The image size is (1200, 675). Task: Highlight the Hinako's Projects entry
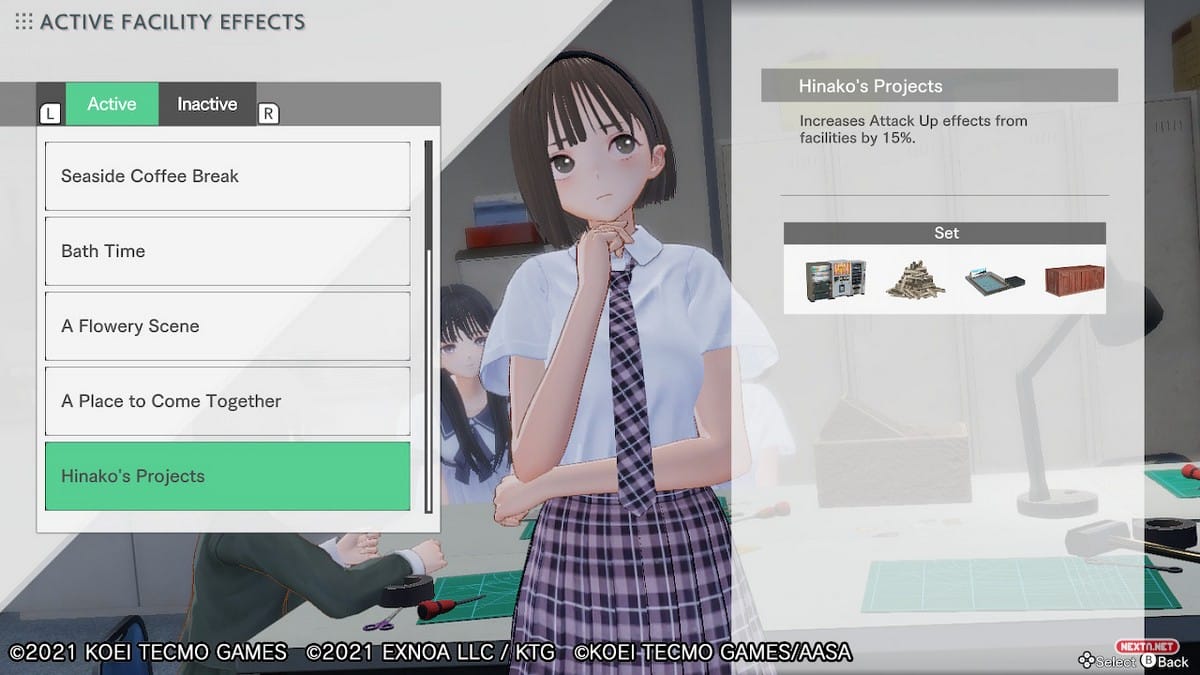tap(227, 476)
